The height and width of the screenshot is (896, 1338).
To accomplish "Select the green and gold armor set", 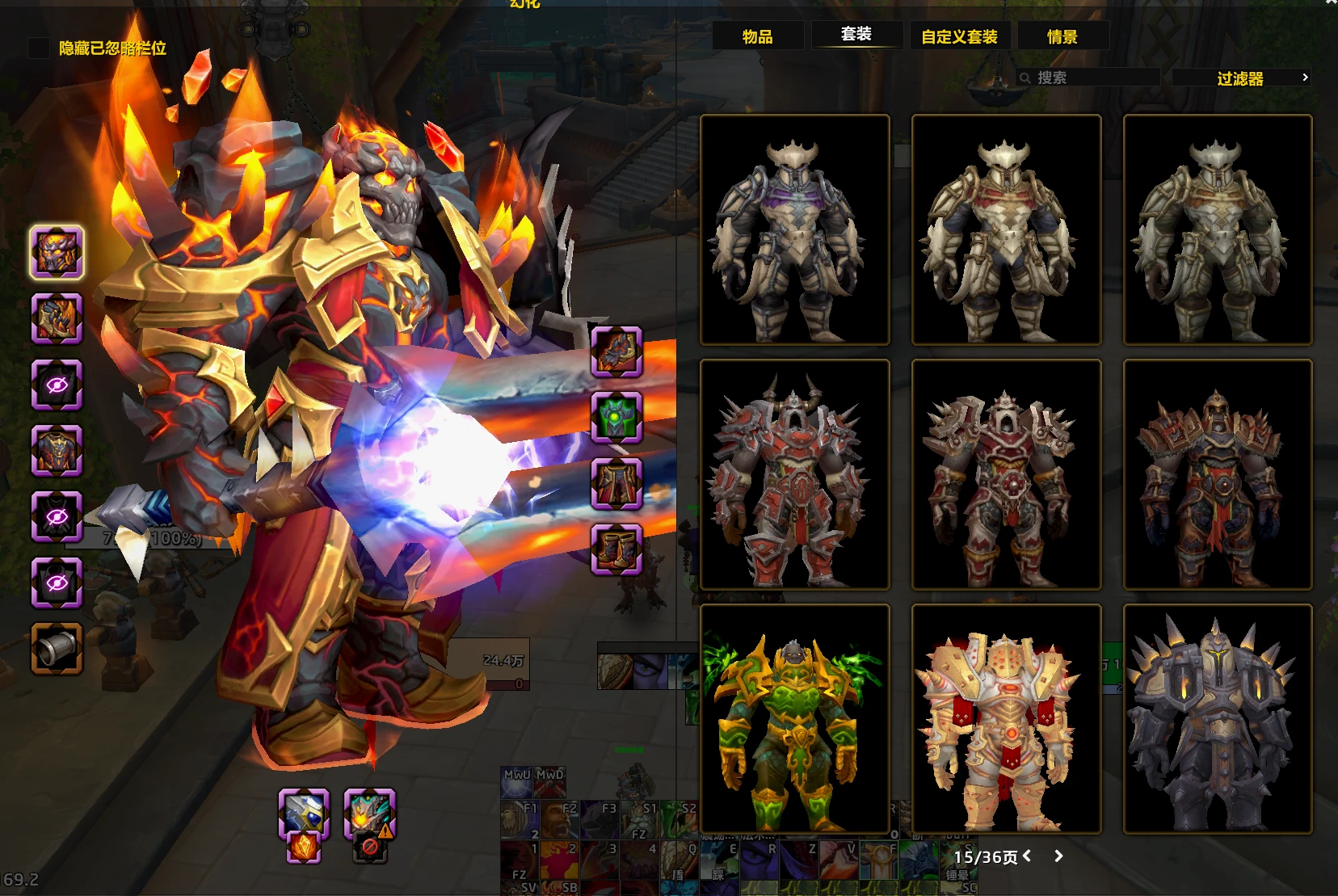I will coord(795,719).
